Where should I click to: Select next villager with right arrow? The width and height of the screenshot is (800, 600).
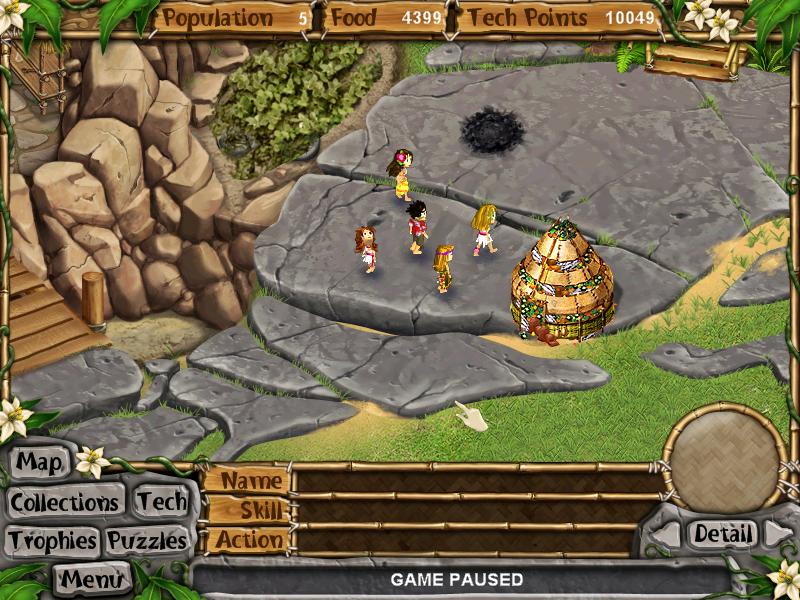point(778,534)
